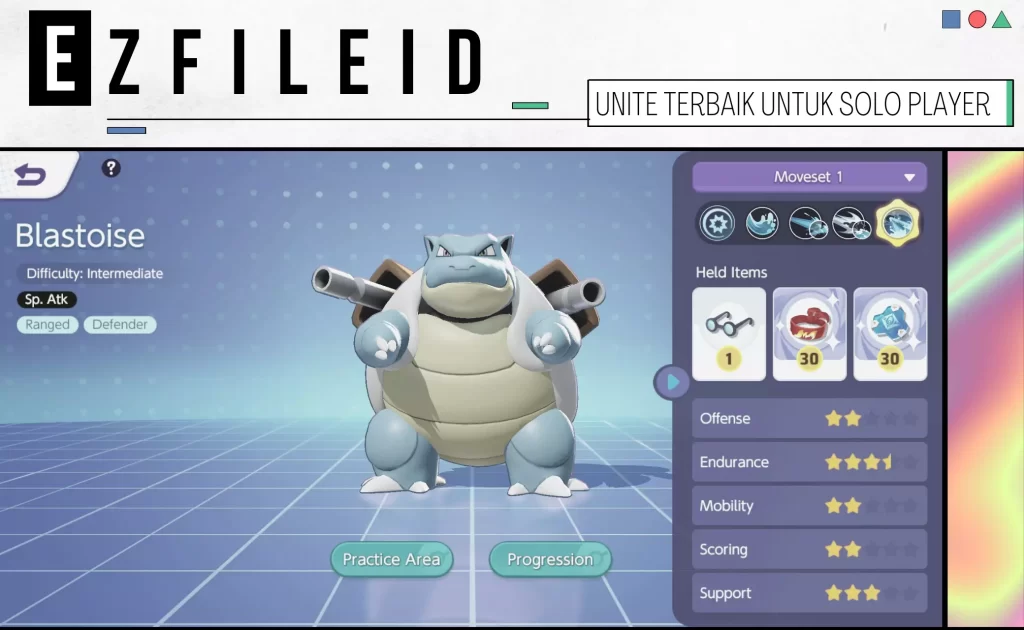Select the red Focus Band held item

(x=809, y=334)
